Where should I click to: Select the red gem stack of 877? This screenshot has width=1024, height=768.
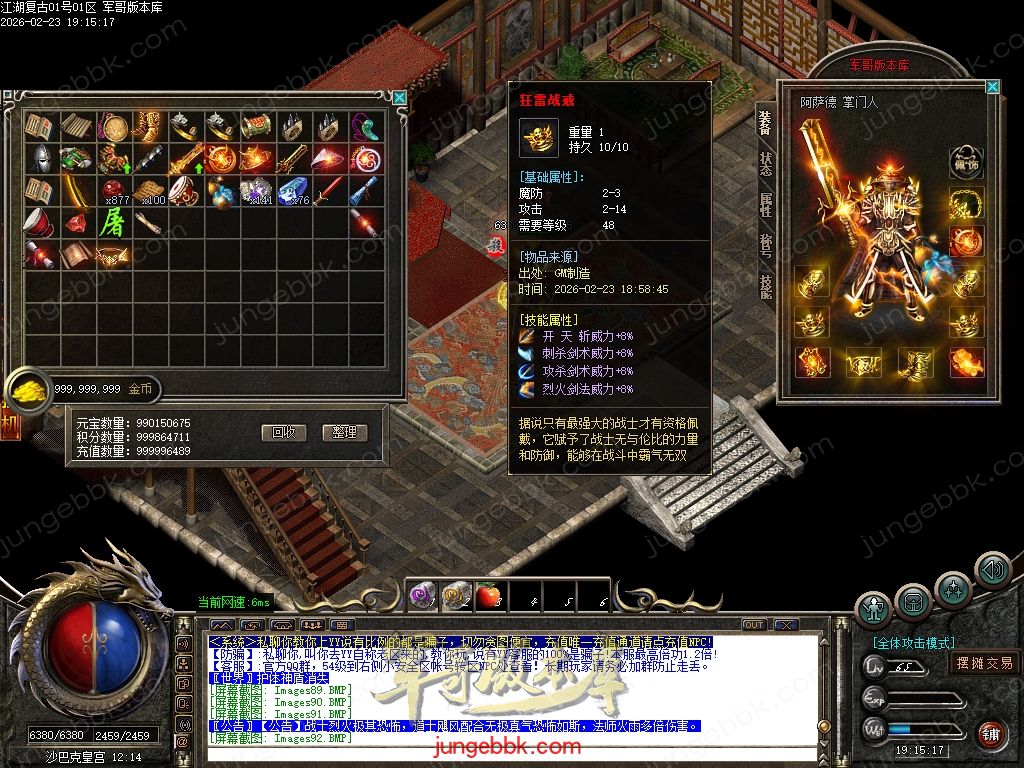[x=115, y=190]
